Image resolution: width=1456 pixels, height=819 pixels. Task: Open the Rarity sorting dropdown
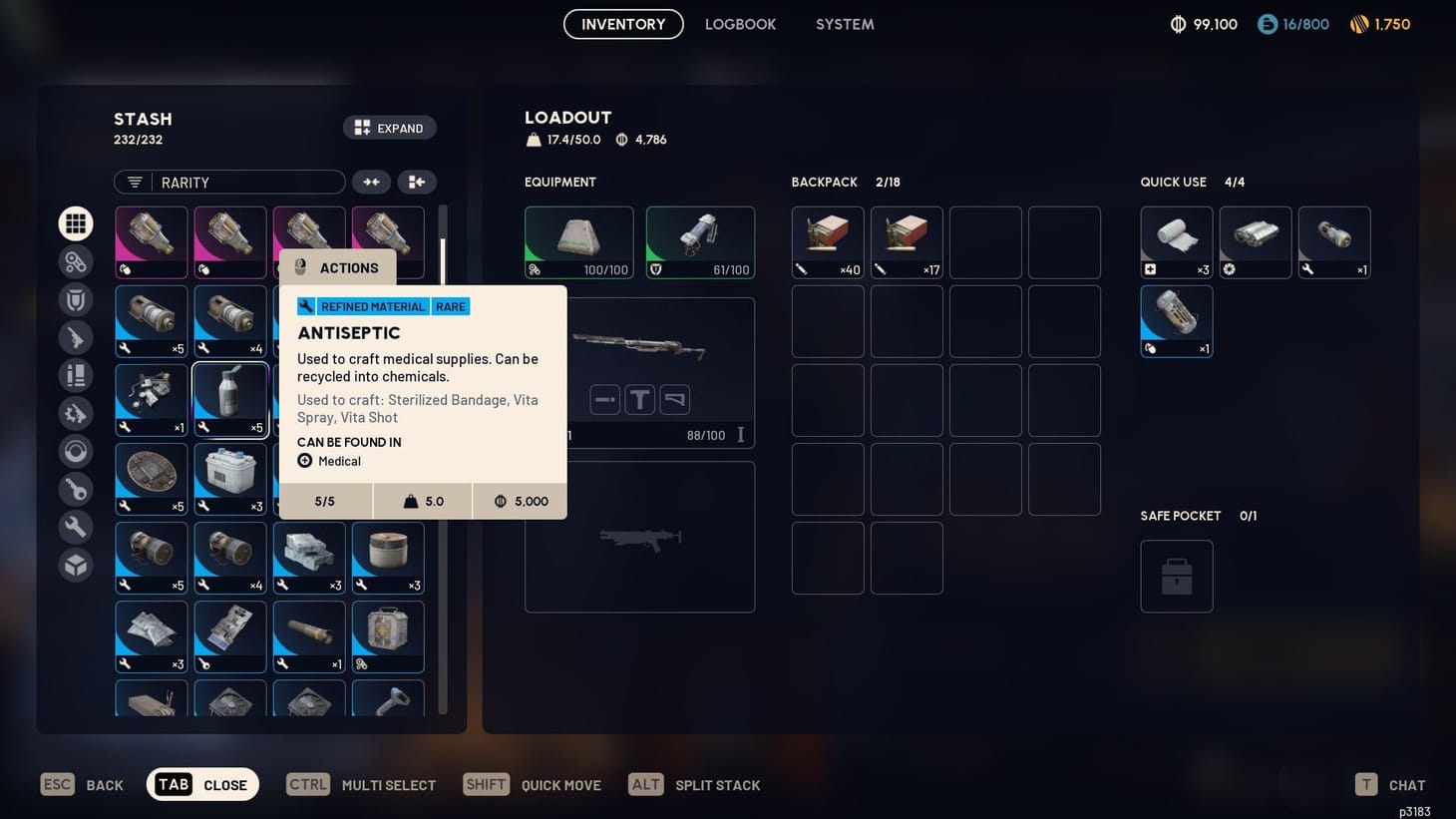tap(229, 182)
